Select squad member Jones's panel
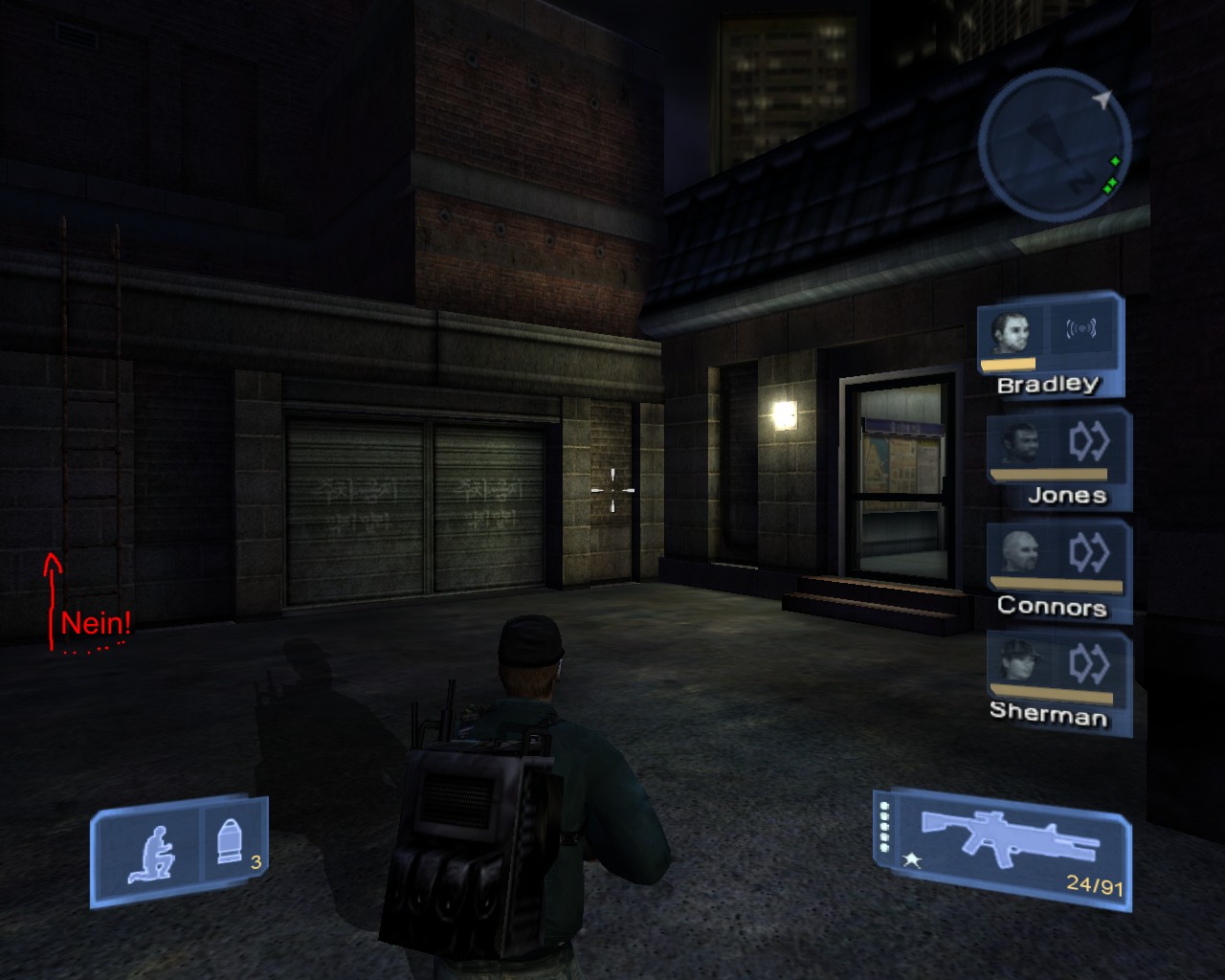The image size is (1225, 980). [x=1058, y=459]
